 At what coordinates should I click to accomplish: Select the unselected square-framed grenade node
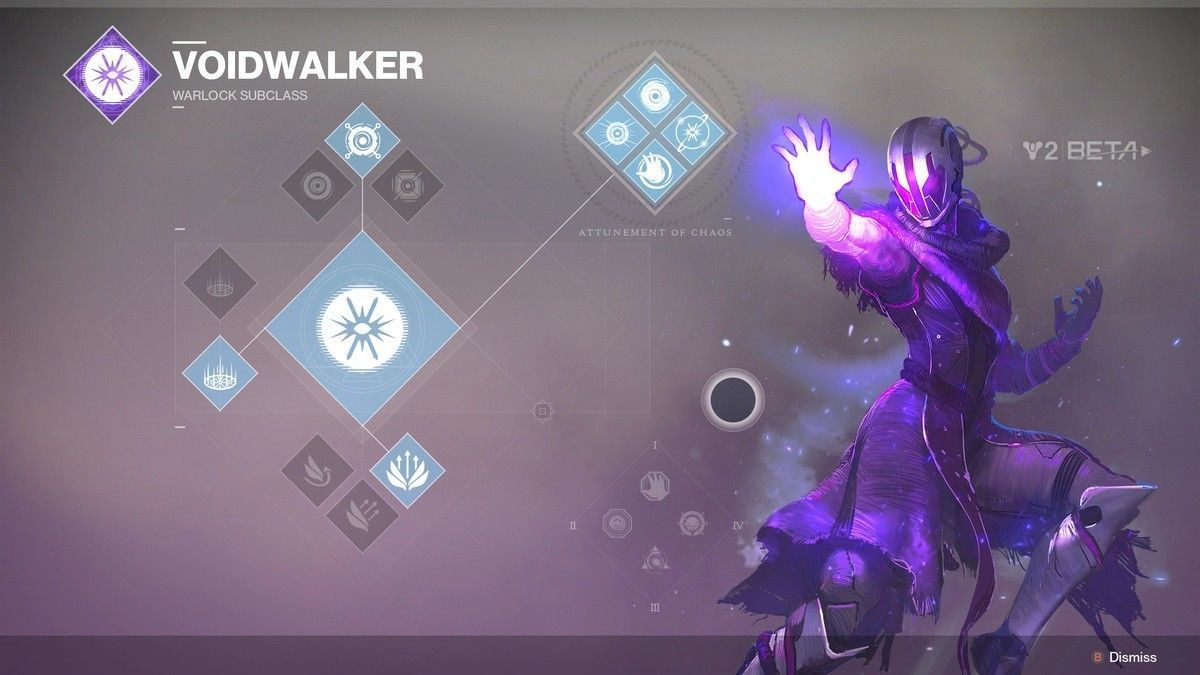[407, 185]
